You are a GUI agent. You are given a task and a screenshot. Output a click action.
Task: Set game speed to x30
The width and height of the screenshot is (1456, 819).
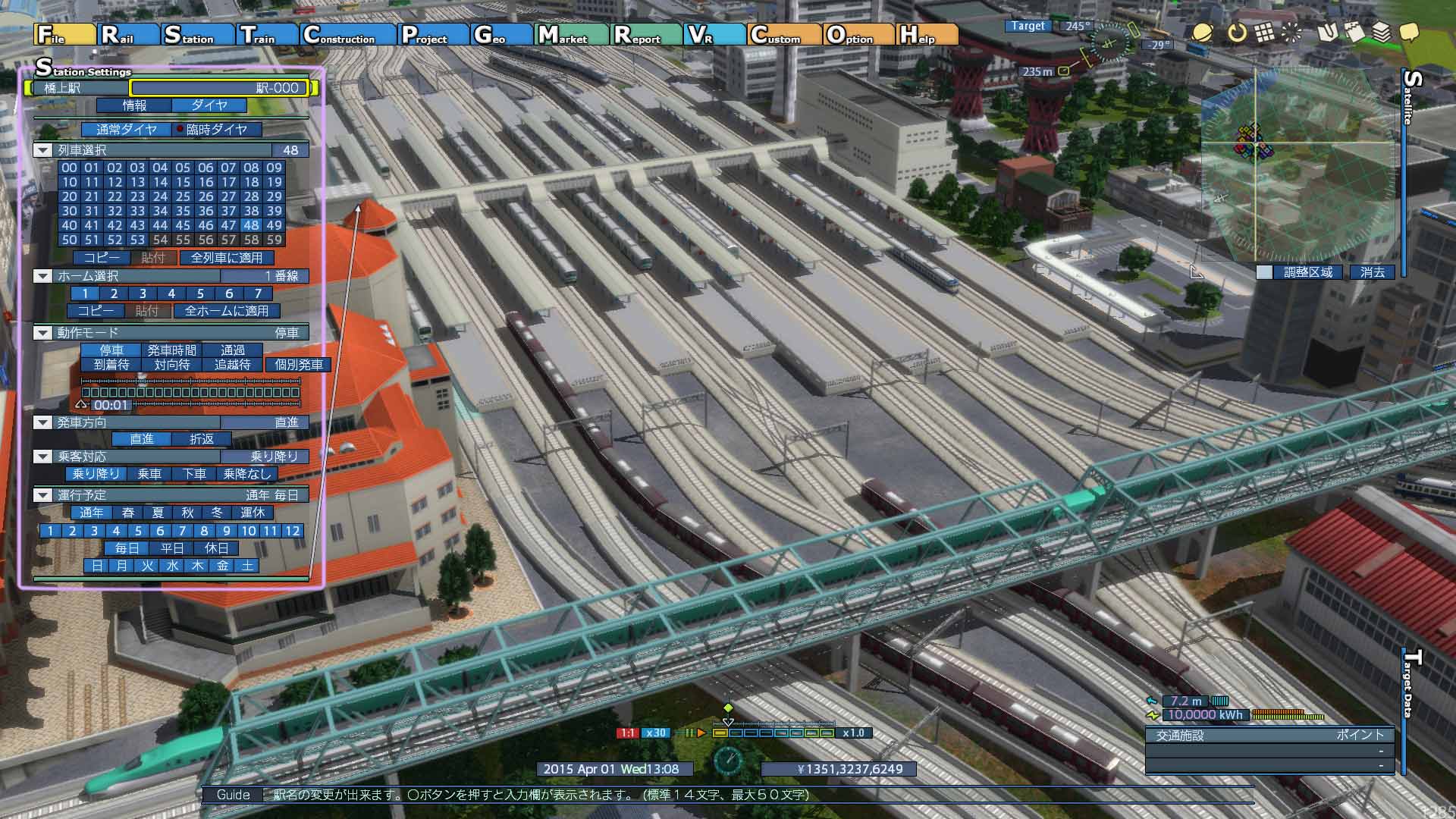coord(656,733)
